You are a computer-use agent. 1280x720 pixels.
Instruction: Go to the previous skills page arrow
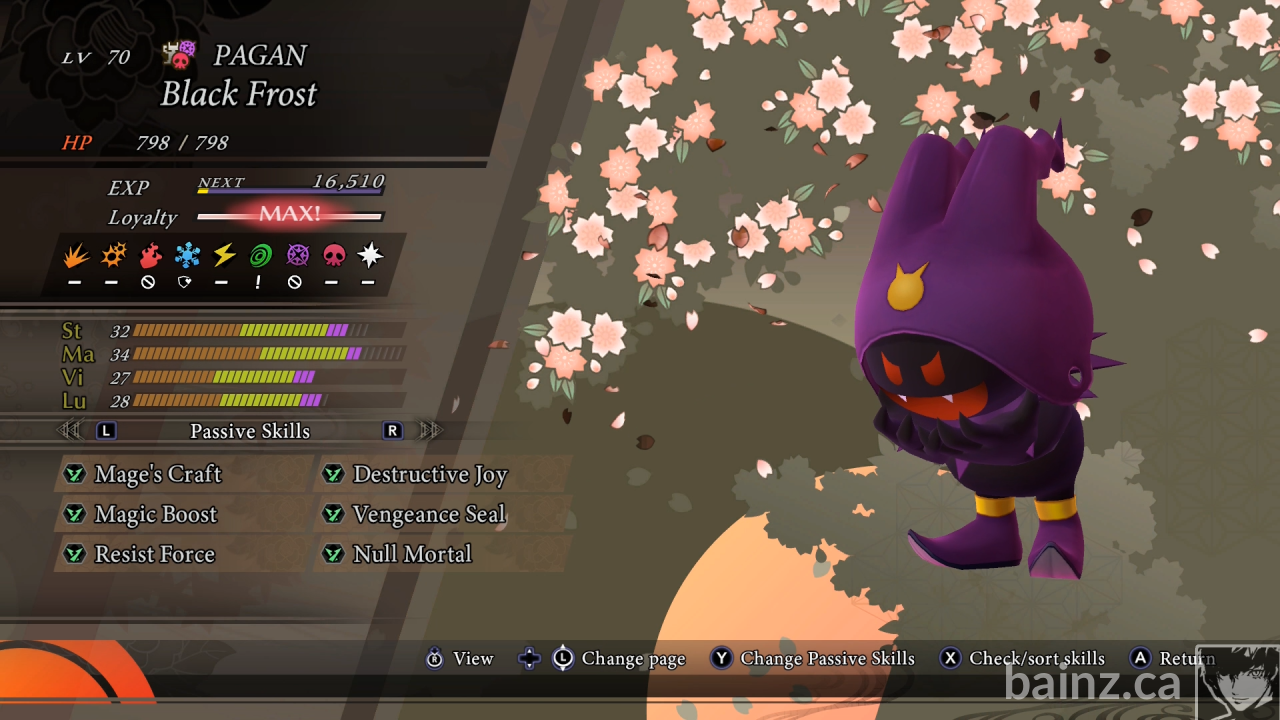tap(70, 431)
